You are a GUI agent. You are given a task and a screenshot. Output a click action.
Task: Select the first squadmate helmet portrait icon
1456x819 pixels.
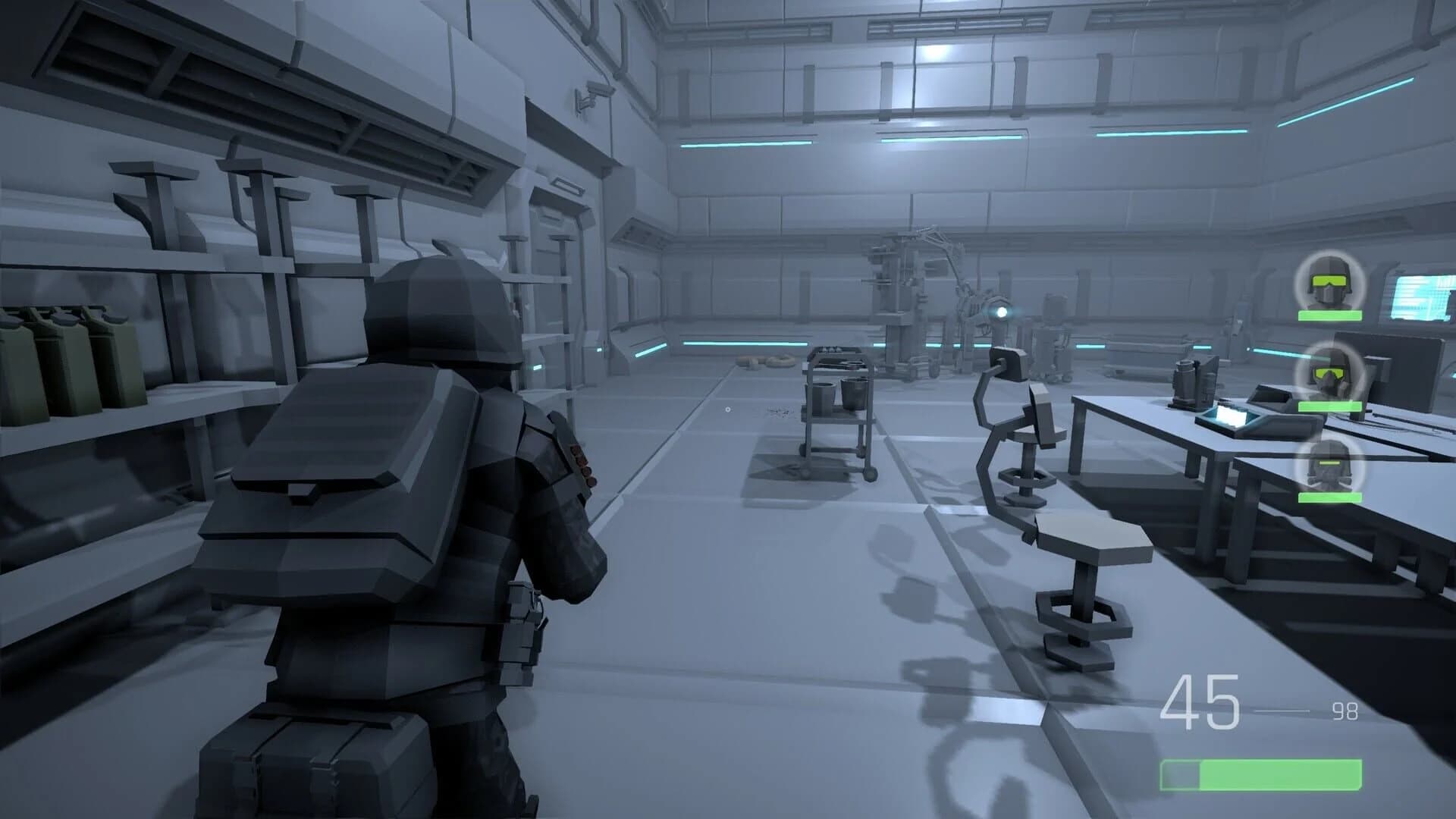(1329, 283)
